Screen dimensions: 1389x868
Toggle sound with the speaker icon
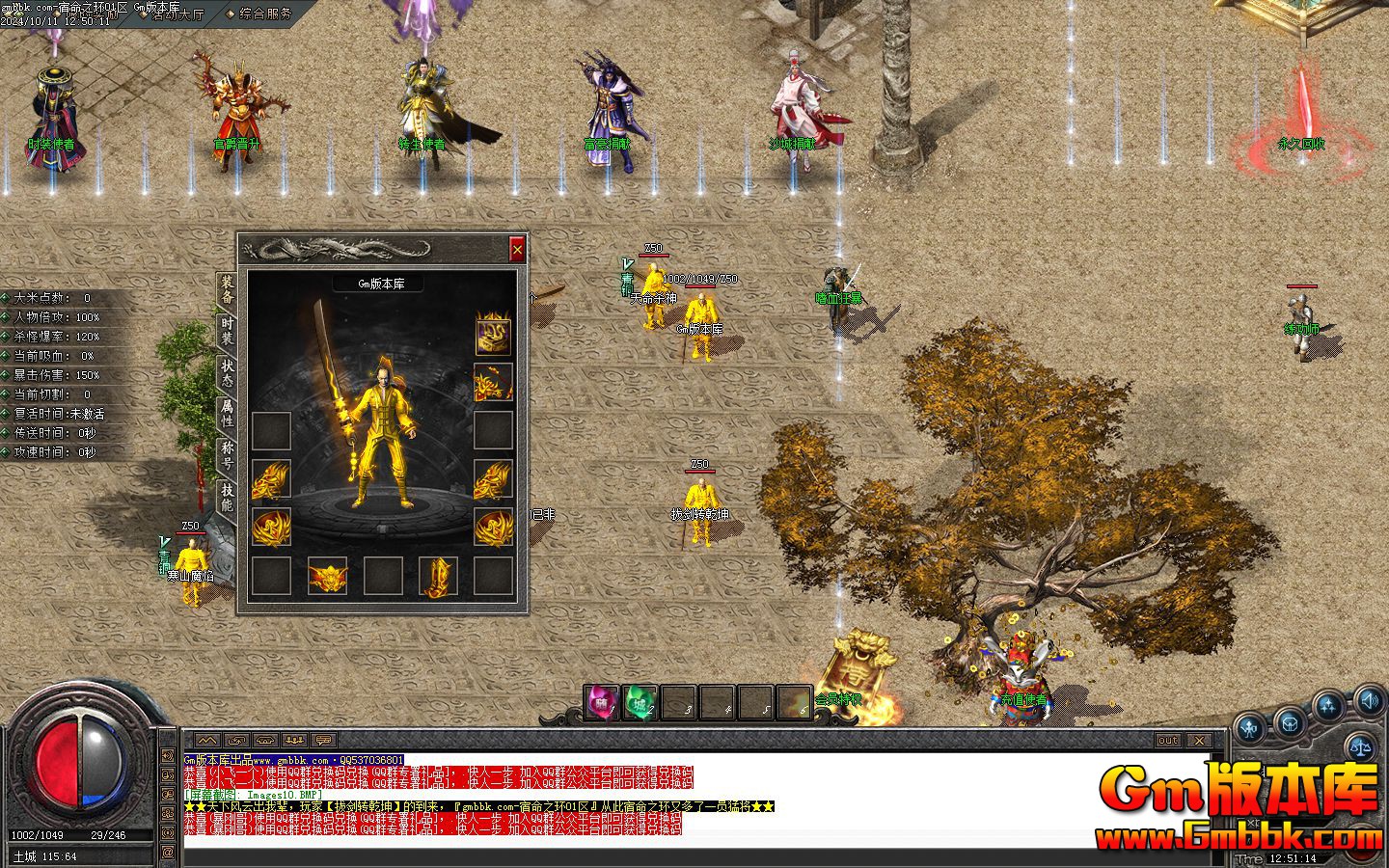[1368, 698]
